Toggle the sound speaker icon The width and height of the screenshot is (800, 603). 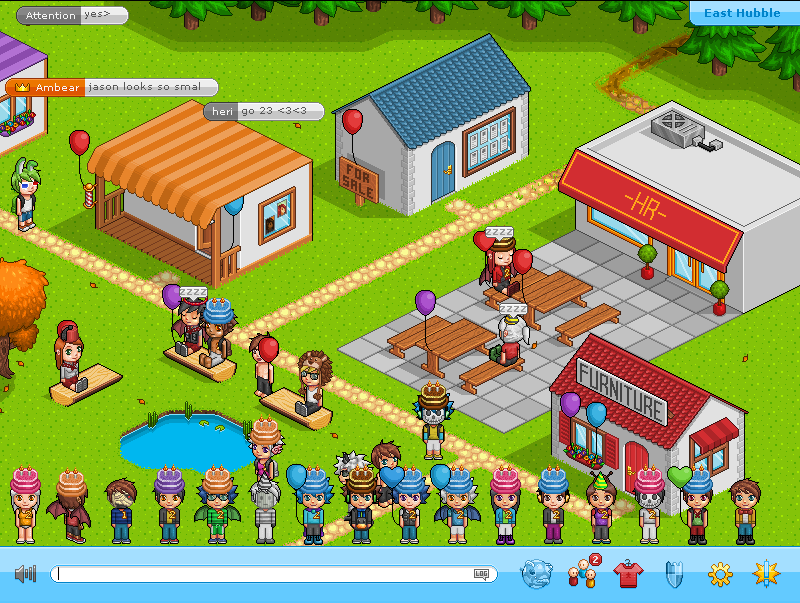point(25,574)
